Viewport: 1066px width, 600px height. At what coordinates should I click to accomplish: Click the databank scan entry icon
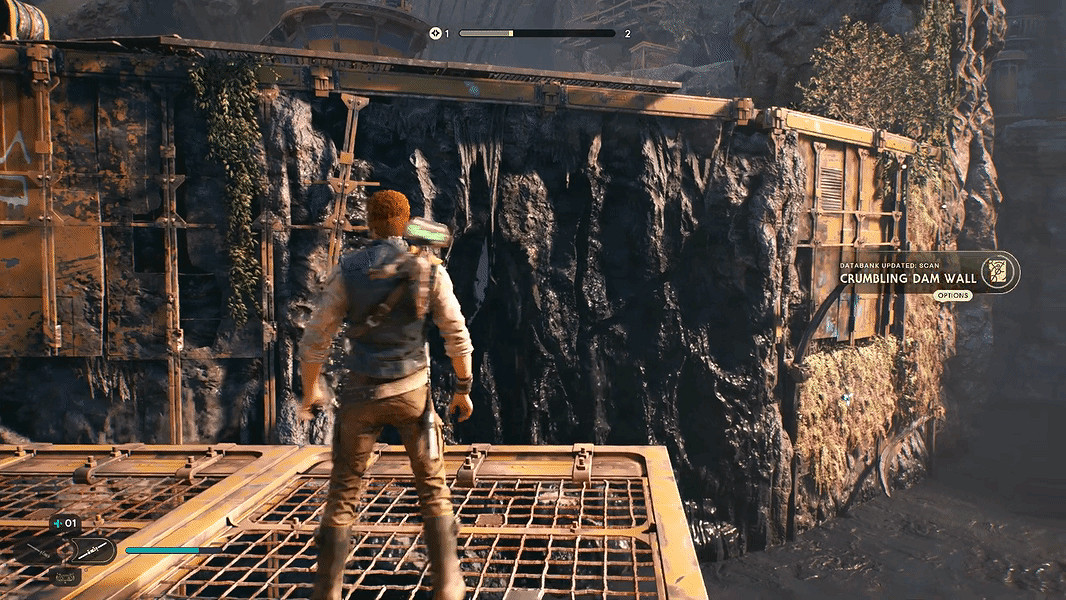coord(997,272)
